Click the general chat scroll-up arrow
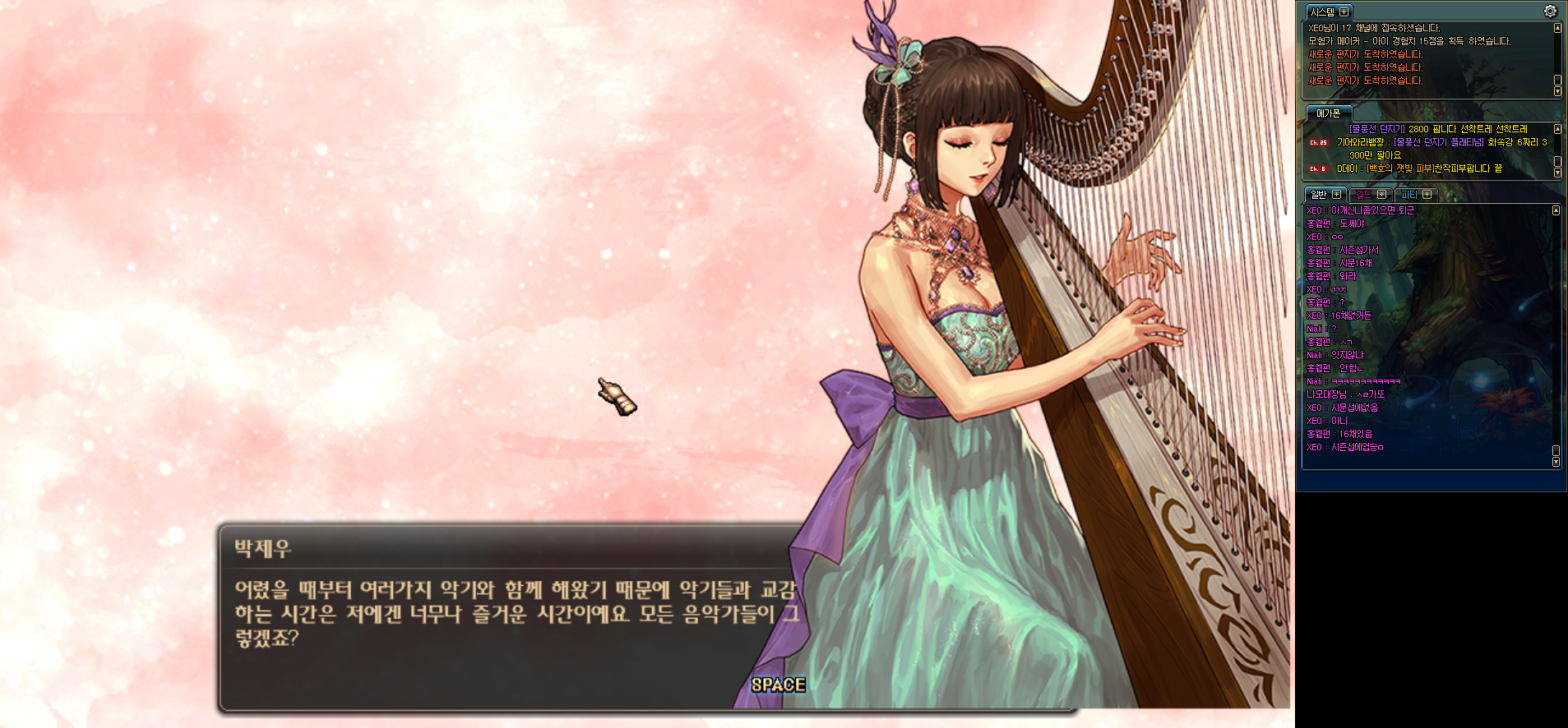The height and width of the screenshot is (728, 1568). [1556, 211]
